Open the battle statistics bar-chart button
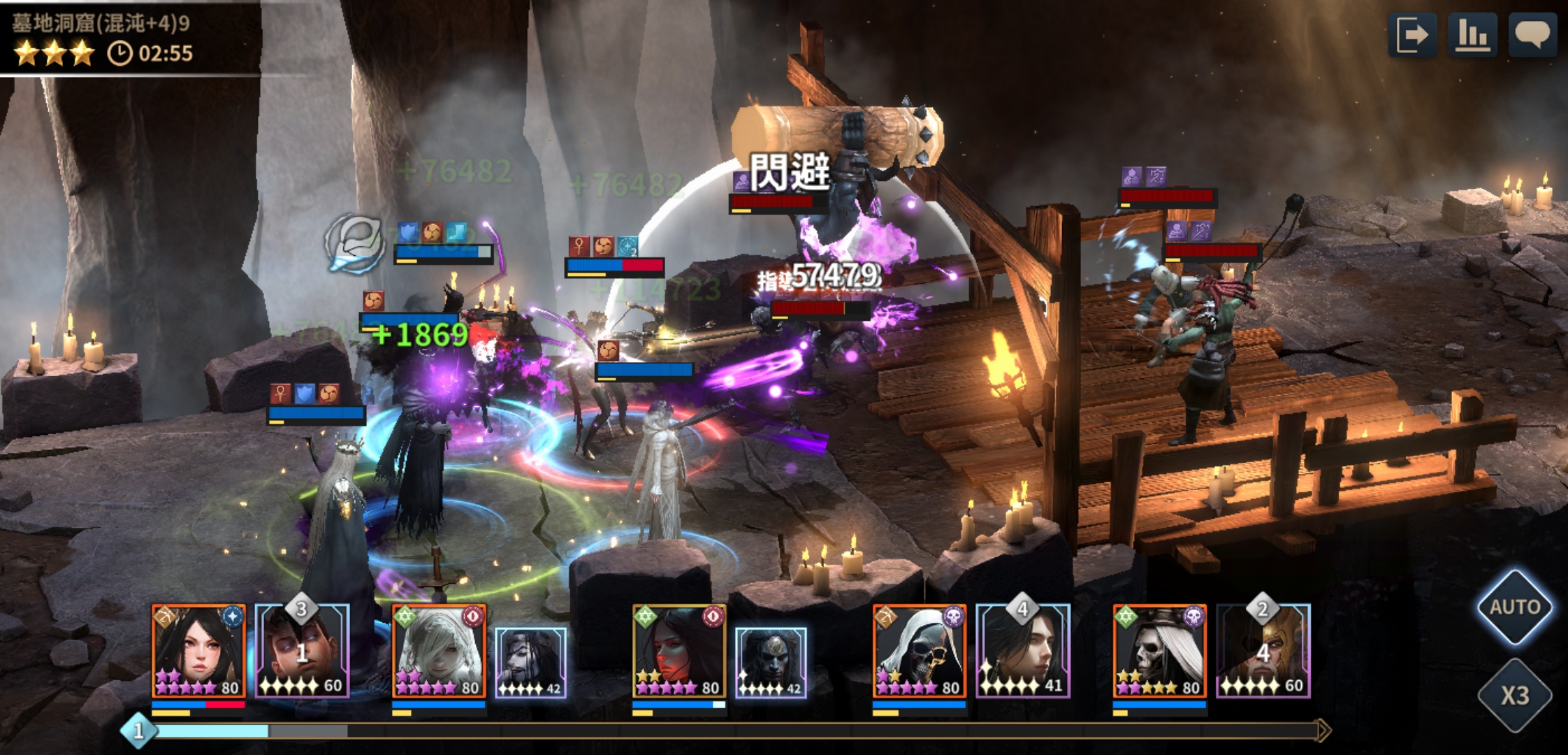 click(1472, 35)
